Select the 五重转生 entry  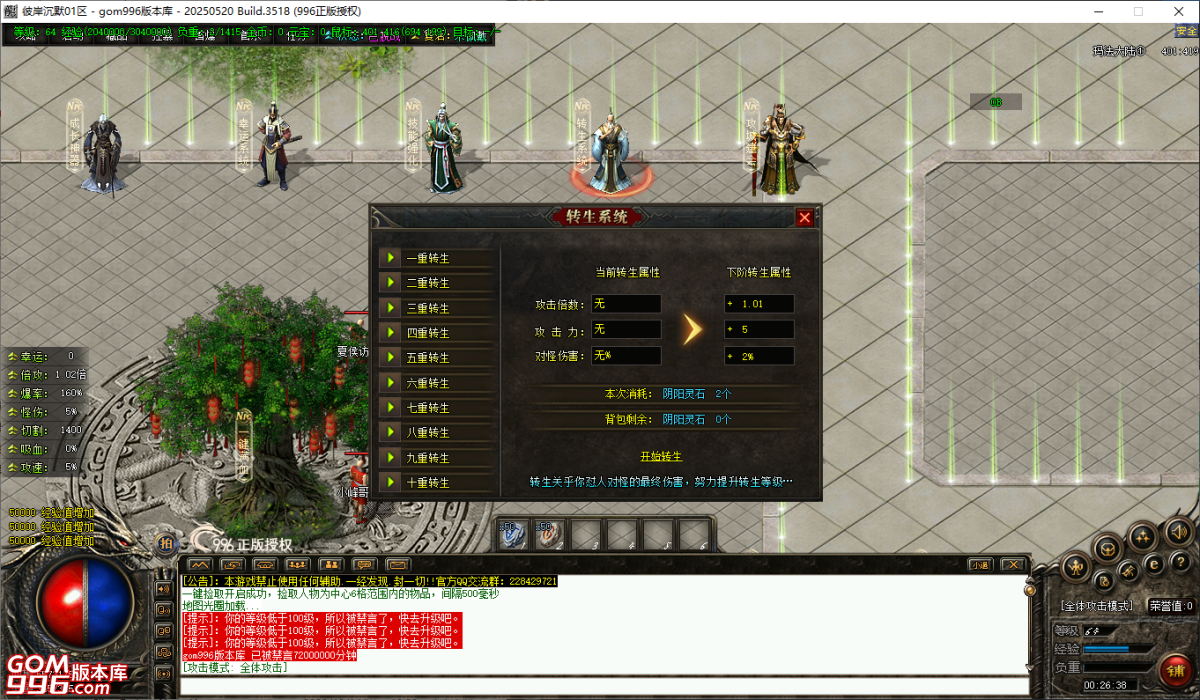point(437,358)
